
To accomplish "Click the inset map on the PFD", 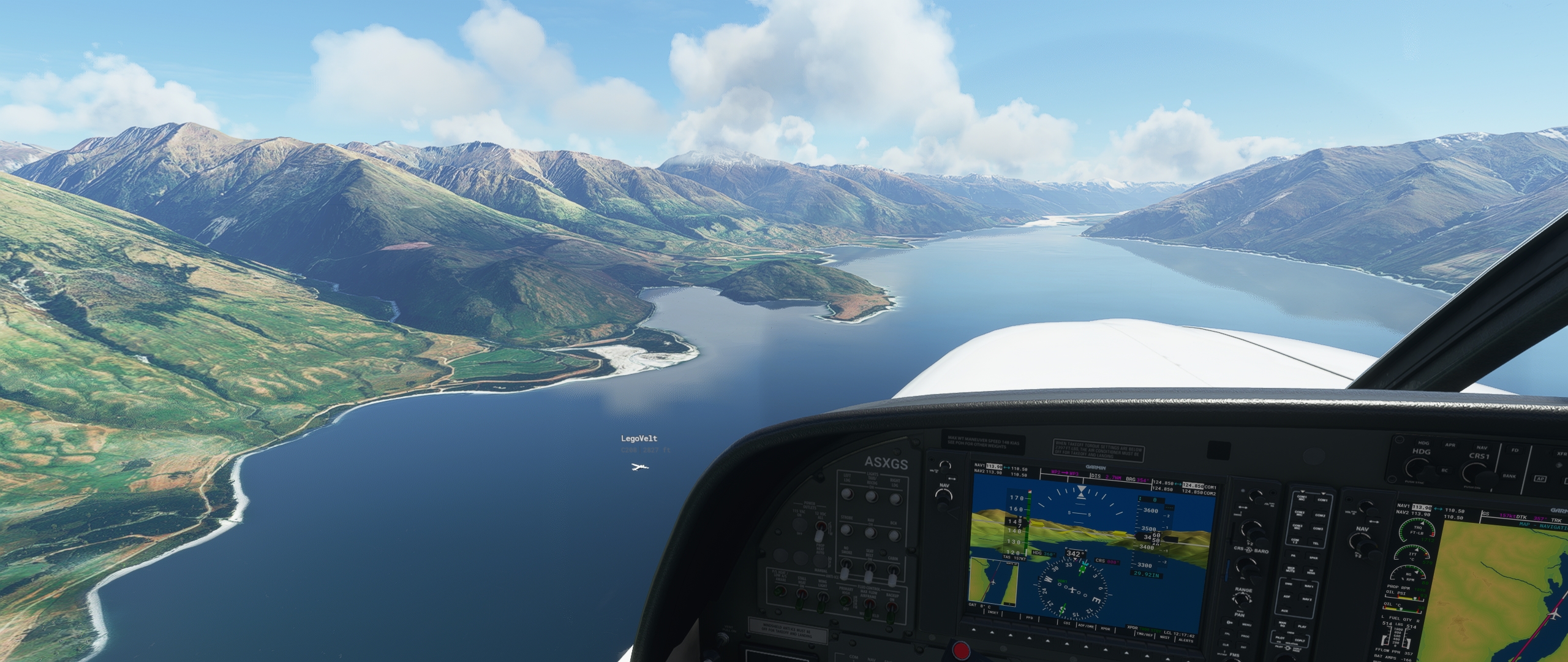I will tap(993, 581).
